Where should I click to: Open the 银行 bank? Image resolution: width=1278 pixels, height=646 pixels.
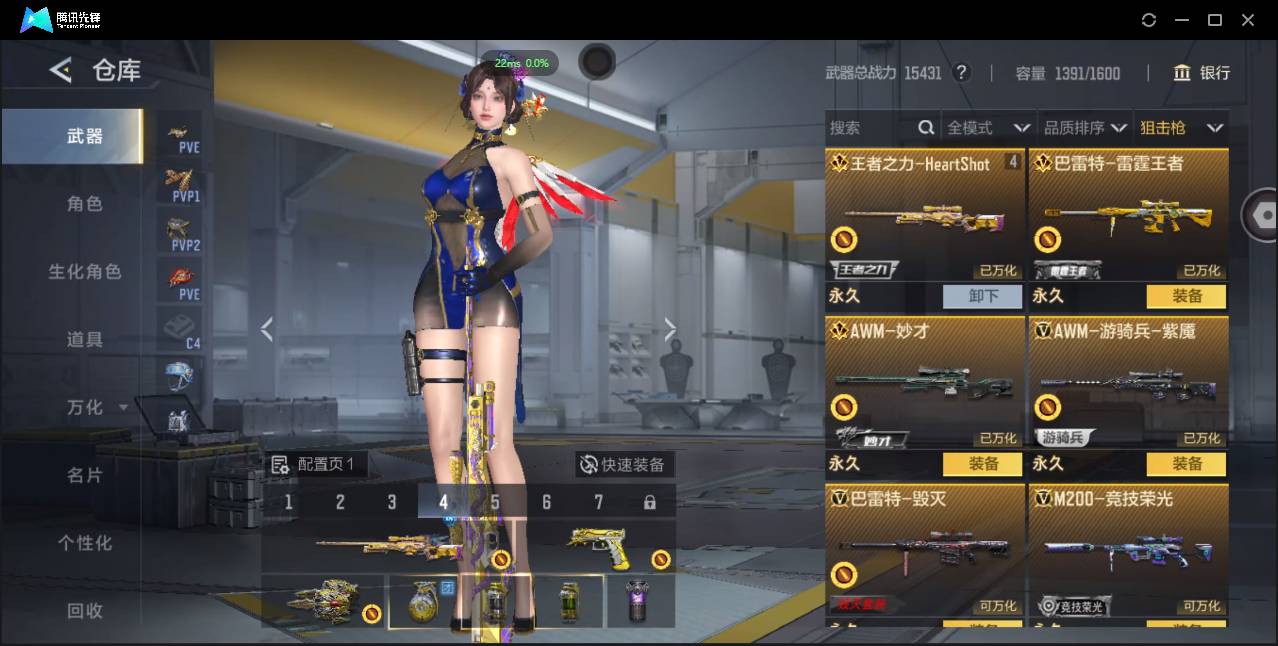1201,73
